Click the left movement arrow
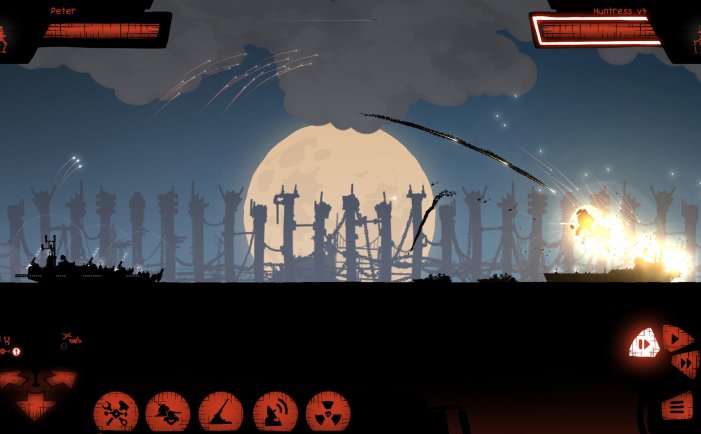This screenshot has height=434, width=701. 14,381
